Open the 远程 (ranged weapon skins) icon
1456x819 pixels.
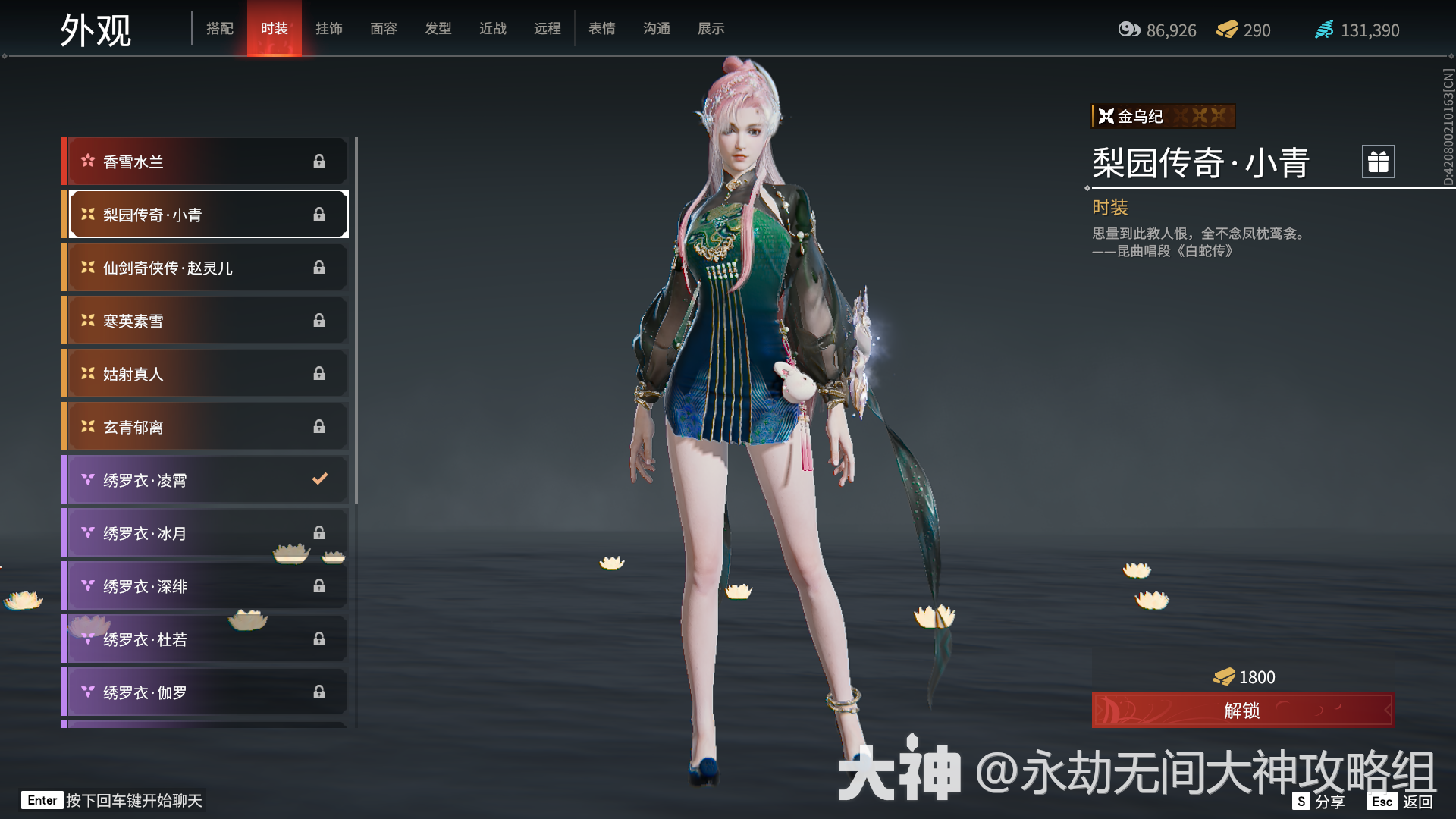pyautogui.click(x=548, y=28)
